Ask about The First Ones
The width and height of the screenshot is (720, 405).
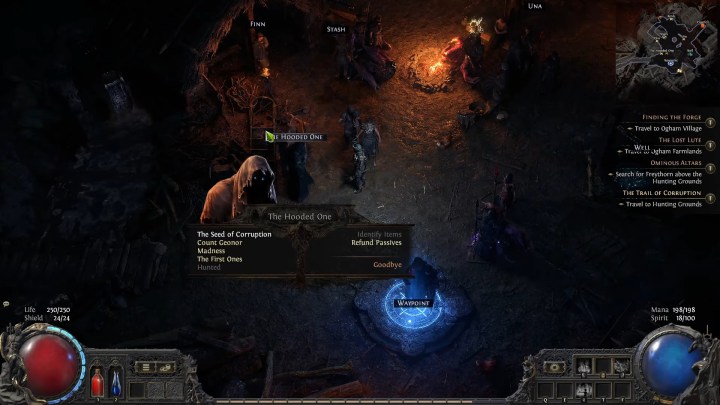[x=220, y=259]
